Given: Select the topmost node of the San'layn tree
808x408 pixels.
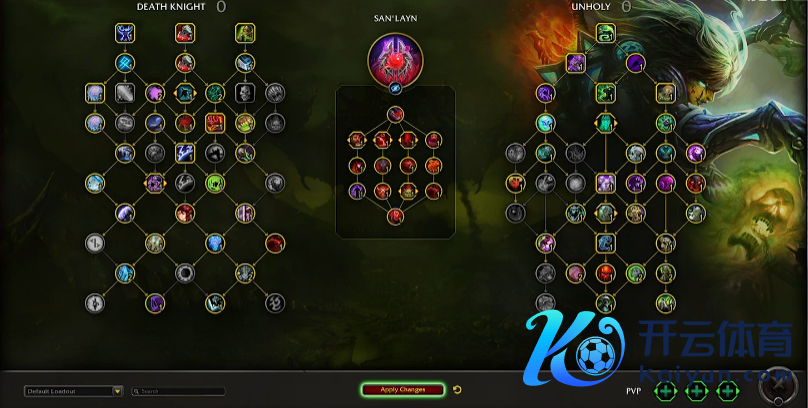Looking at the screenshot, I should coord(395,116).
